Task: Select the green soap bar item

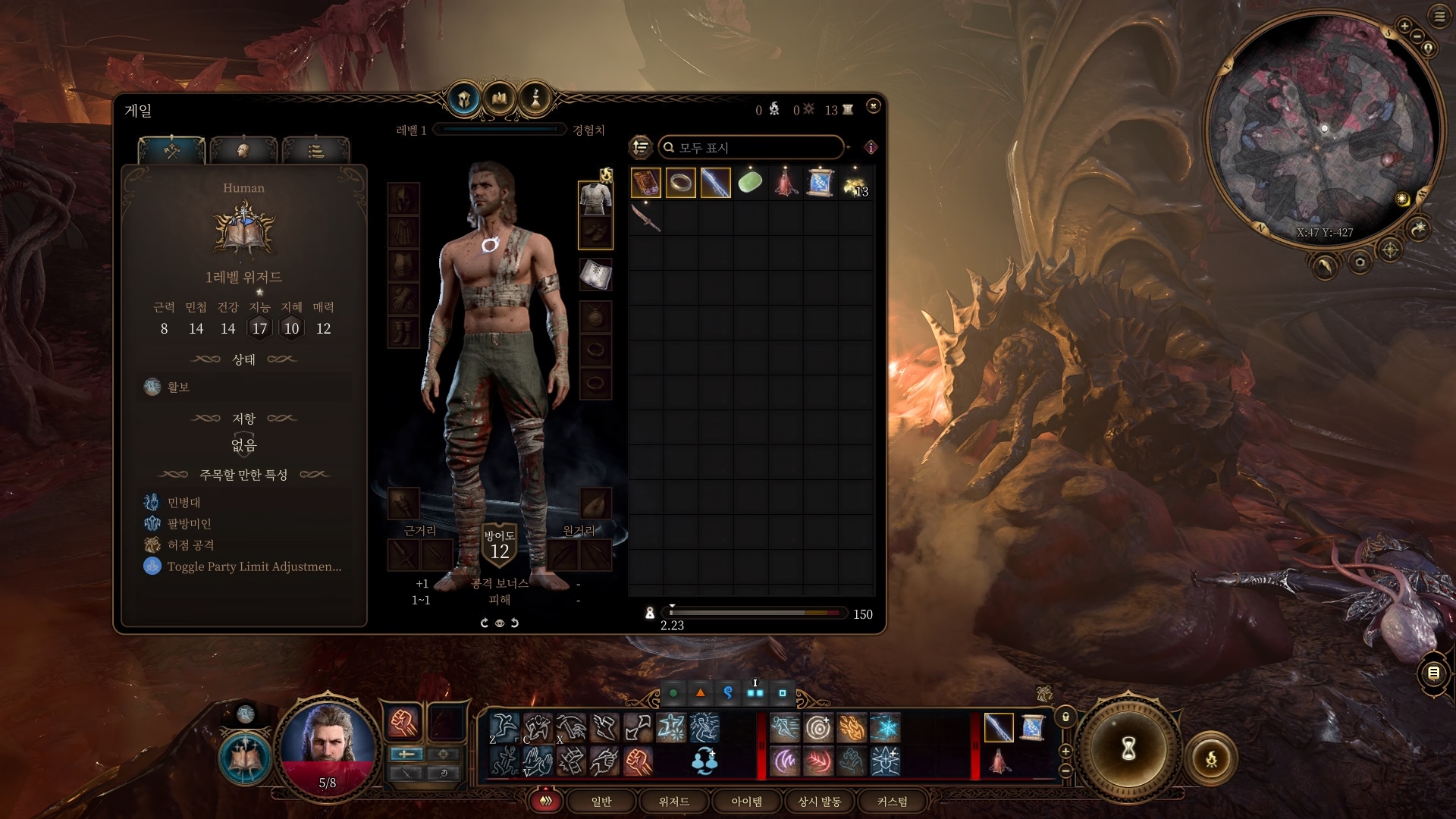Action: point(750,184)
